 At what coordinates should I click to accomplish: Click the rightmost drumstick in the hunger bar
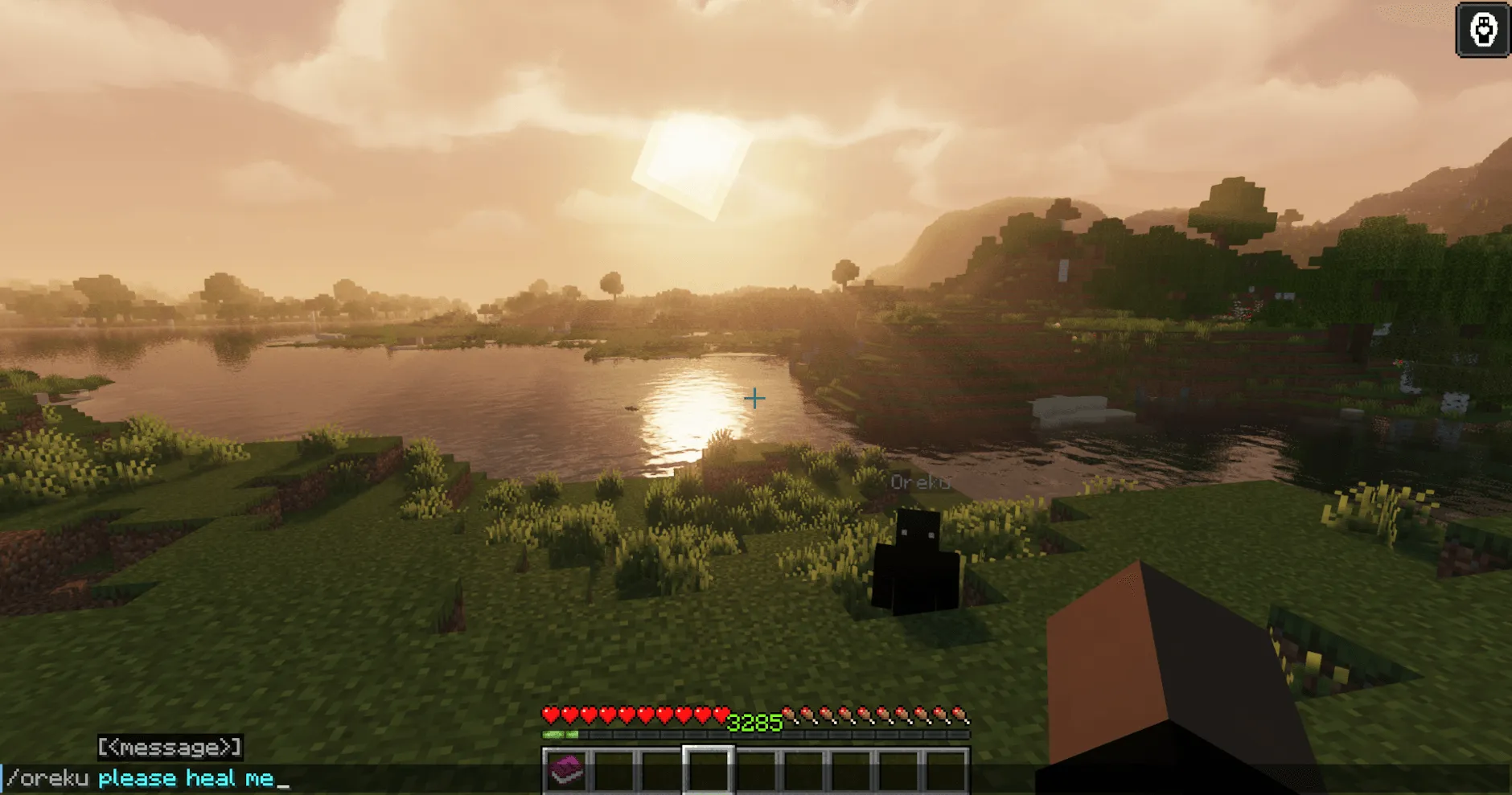(x=960, y=712)
